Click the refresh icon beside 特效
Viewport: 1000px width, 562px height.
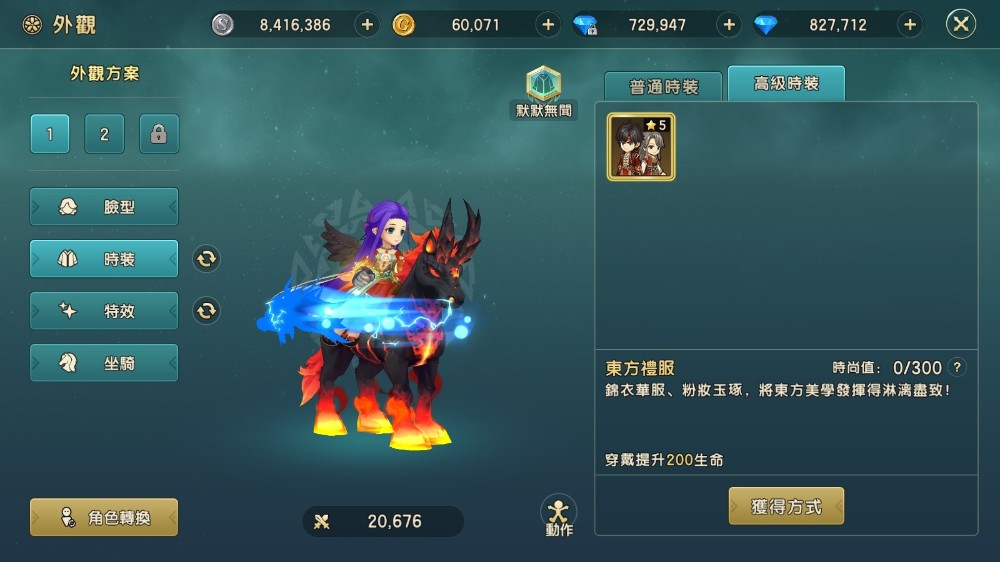click(x=206, y=311)
